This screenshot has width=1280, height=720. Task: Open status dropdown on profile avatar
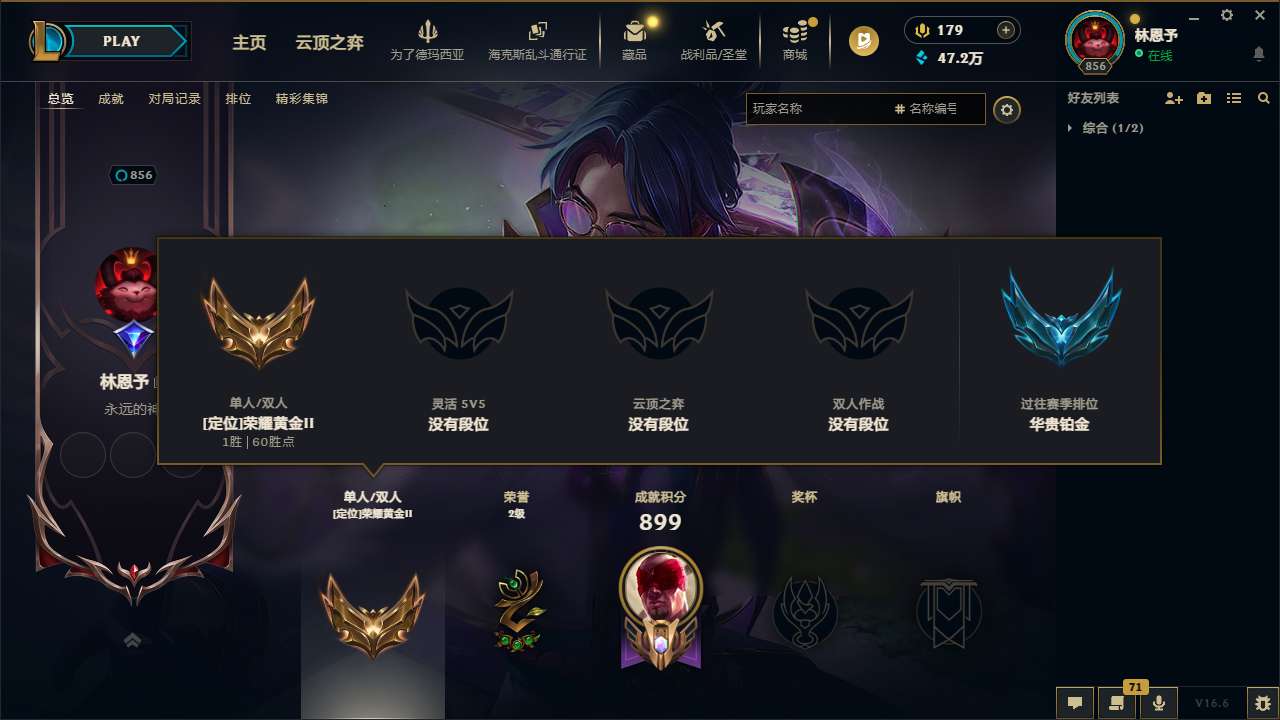tap(1094, 40)
